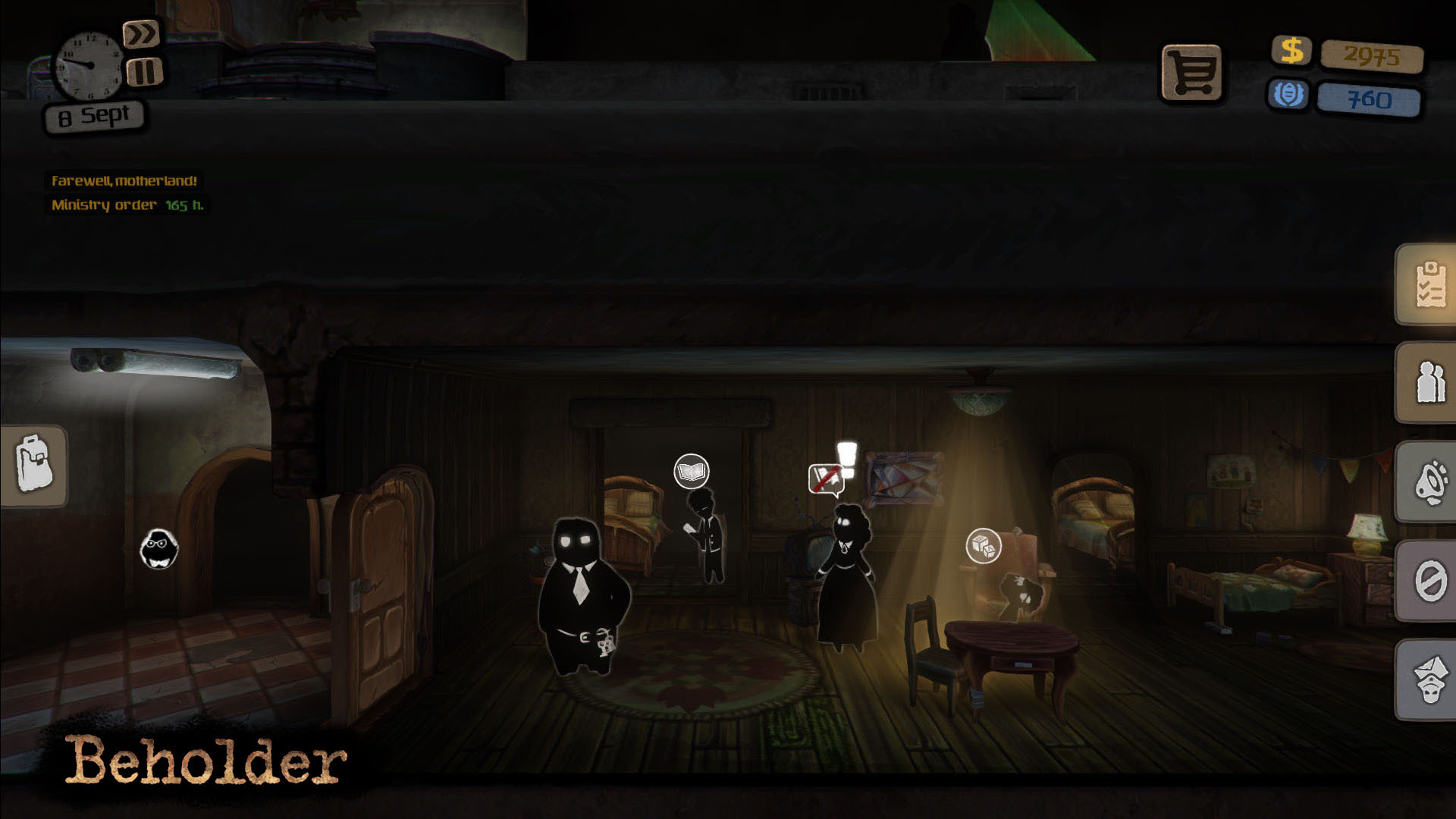Click the no-camera speech bubble

(827, 478)
